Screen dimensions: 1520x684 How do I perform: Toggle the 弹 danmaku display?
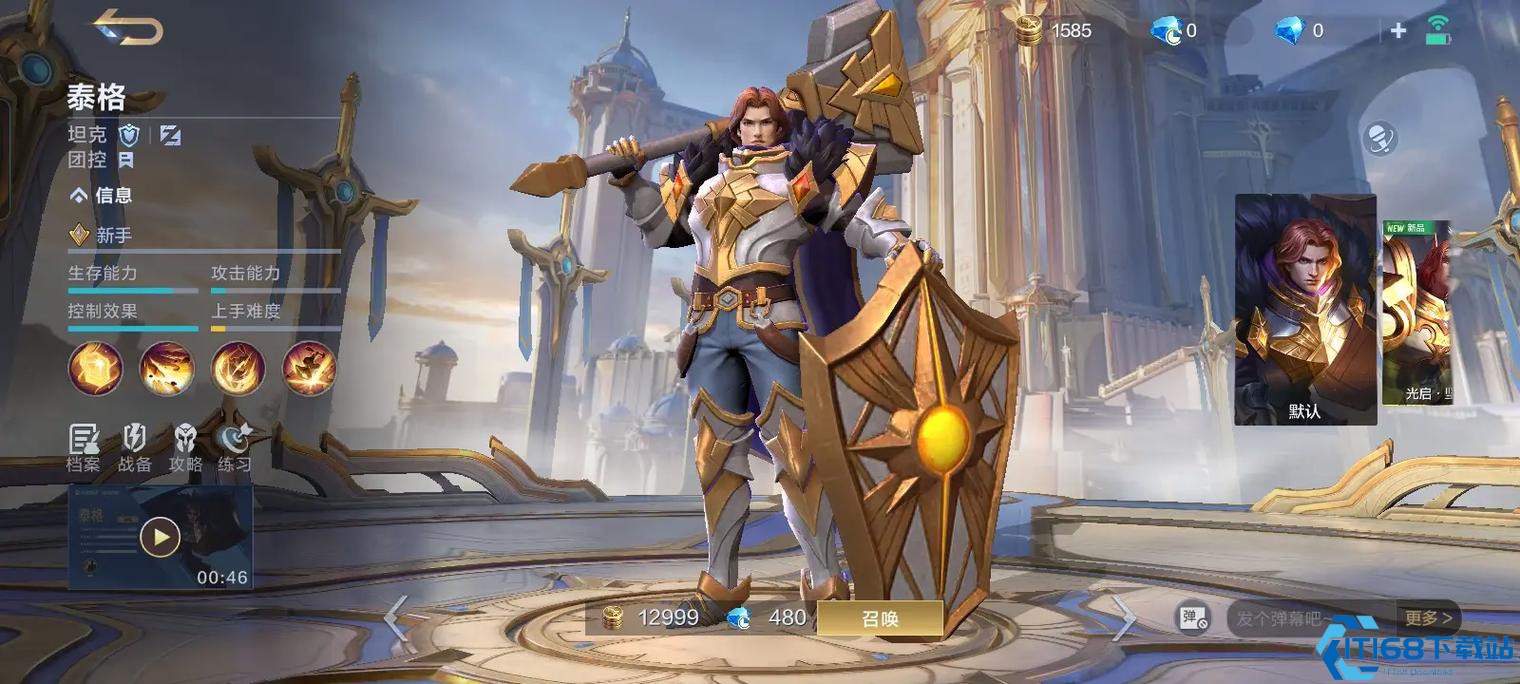coord(1193,619)
